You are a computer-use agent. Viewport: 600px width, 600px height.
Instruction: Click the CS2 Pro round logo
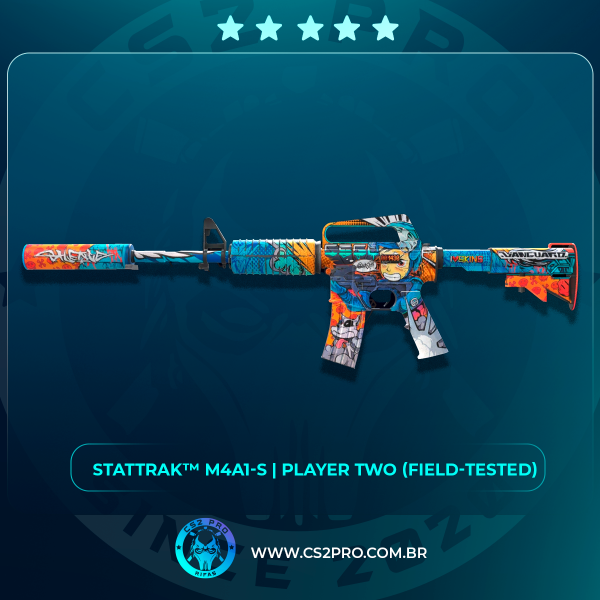click(x=204, y=549)
